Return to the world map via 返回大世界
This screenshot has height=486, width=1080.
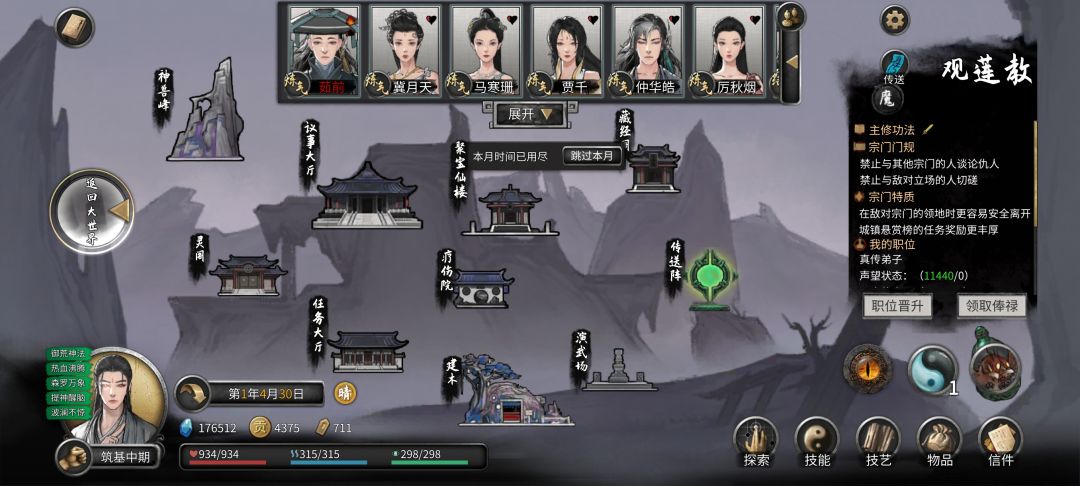(x=92, y=211)
